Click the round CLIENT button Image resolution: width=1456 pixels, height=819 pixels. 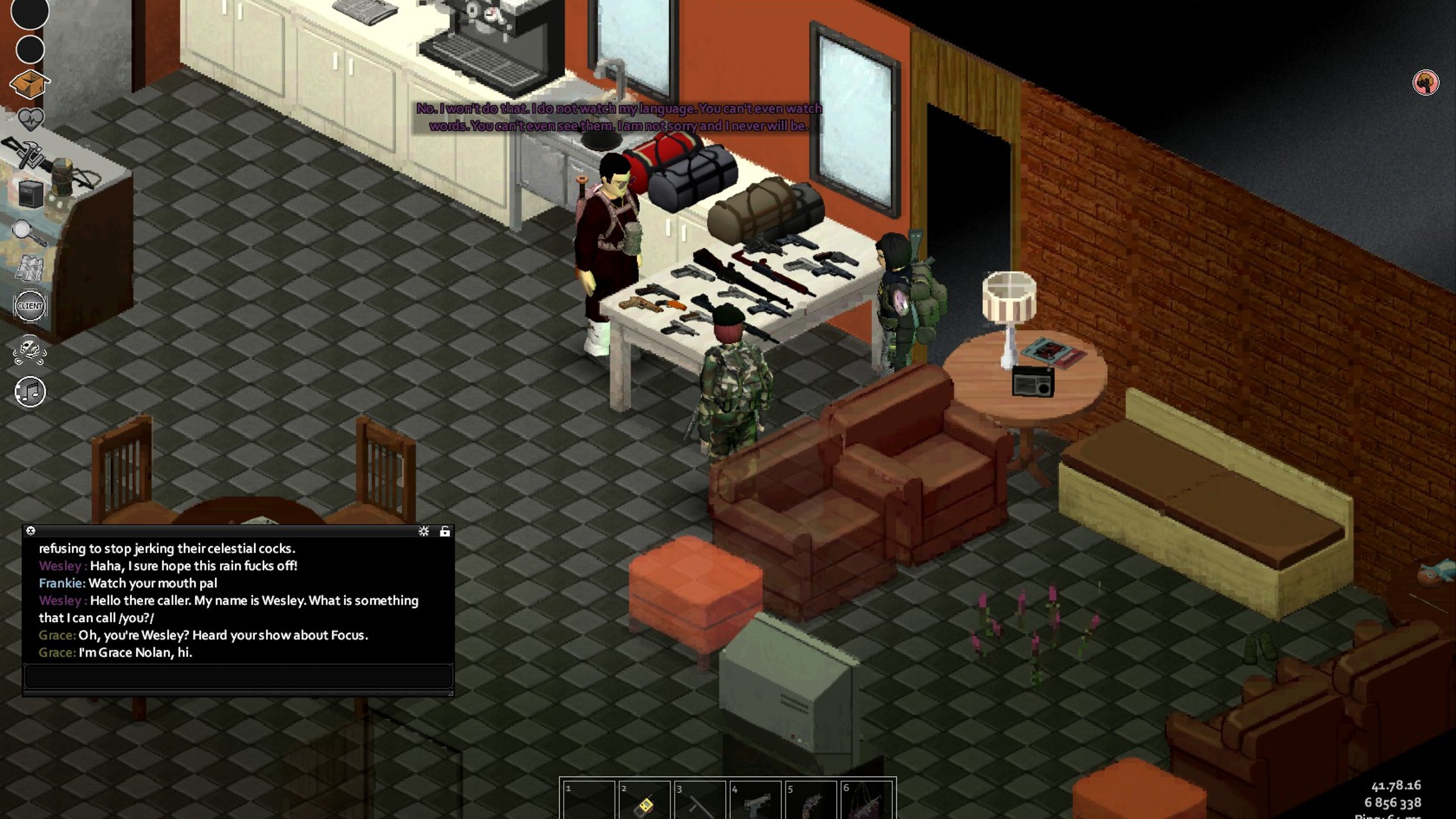(30, 306)
